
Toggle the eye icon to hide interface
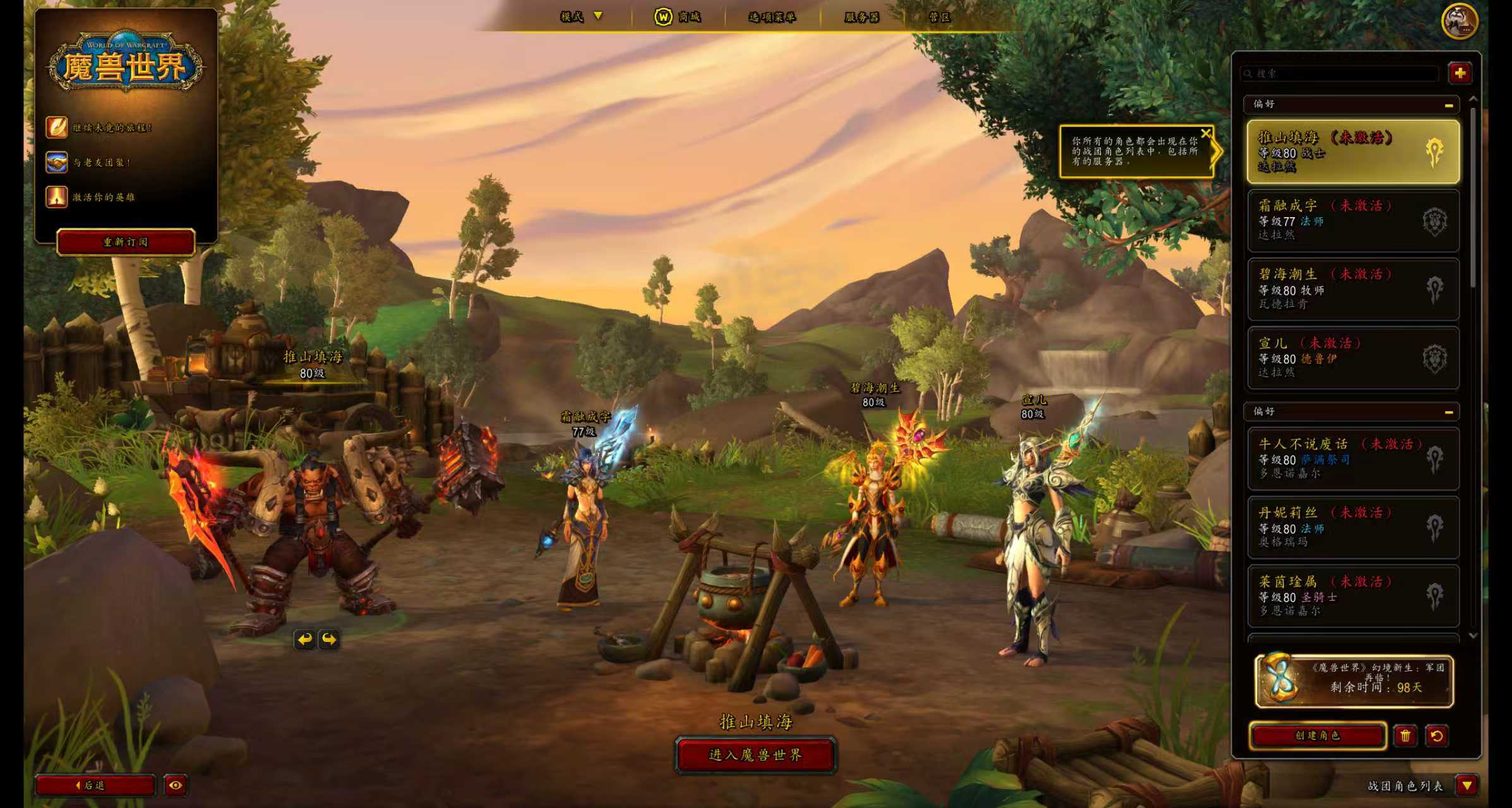(x=176, y=785)
